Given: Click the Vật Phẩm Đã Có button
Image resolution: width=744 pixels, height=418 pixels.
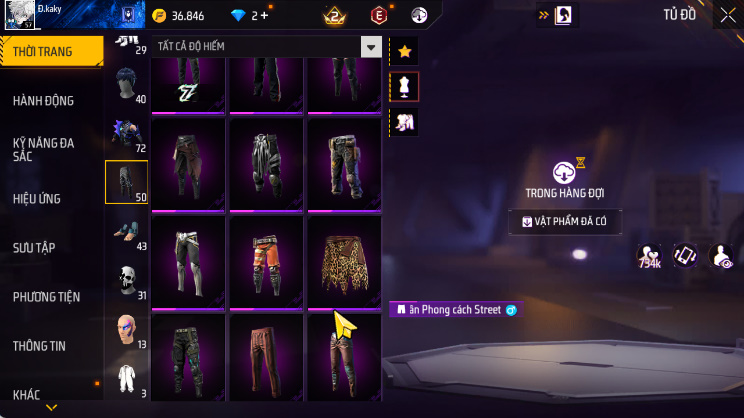Looking at the screenshot, I should (x=566, y=221).
